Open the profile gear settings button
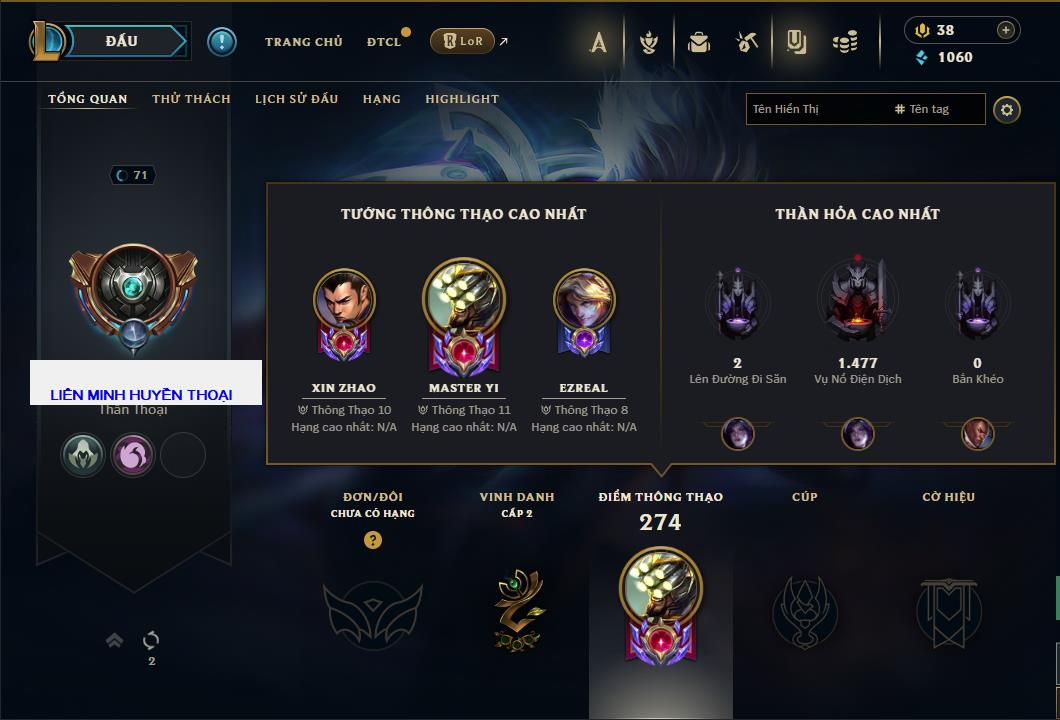1060x720 pixels. click(1007, 109)
